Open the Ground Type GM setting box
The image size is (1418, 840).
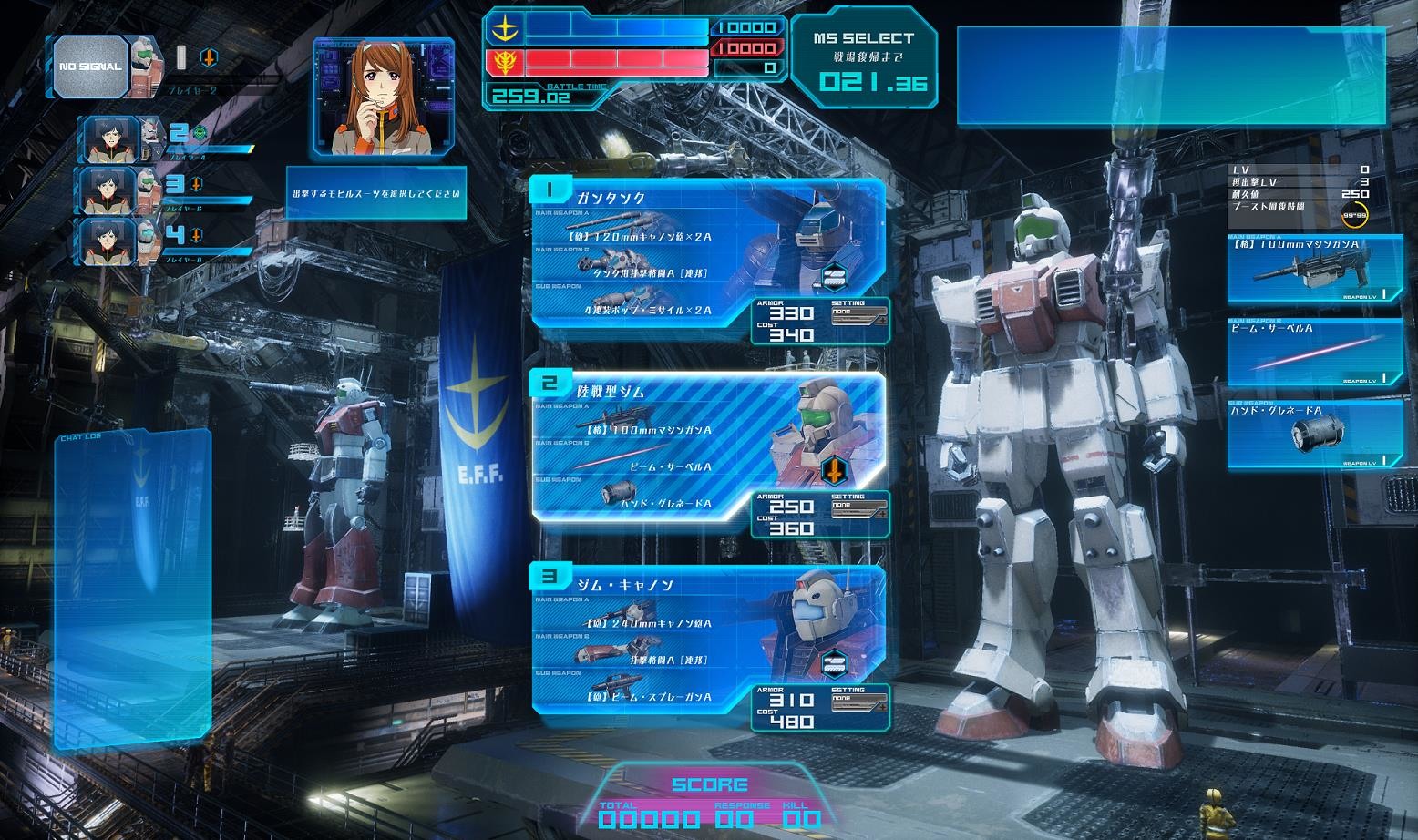pos(858,508)
